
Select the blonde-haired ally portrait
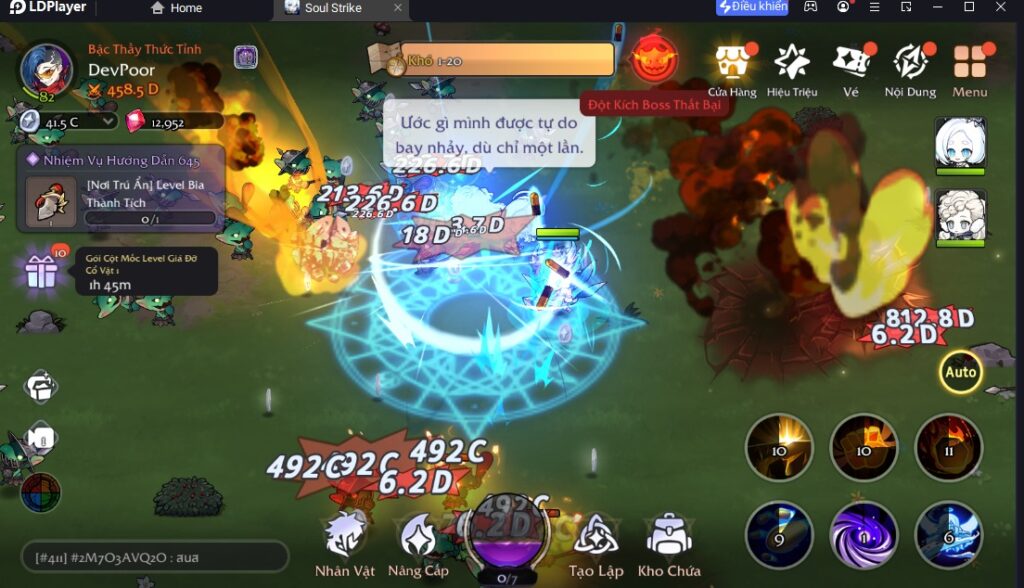[x=960, y=214]
